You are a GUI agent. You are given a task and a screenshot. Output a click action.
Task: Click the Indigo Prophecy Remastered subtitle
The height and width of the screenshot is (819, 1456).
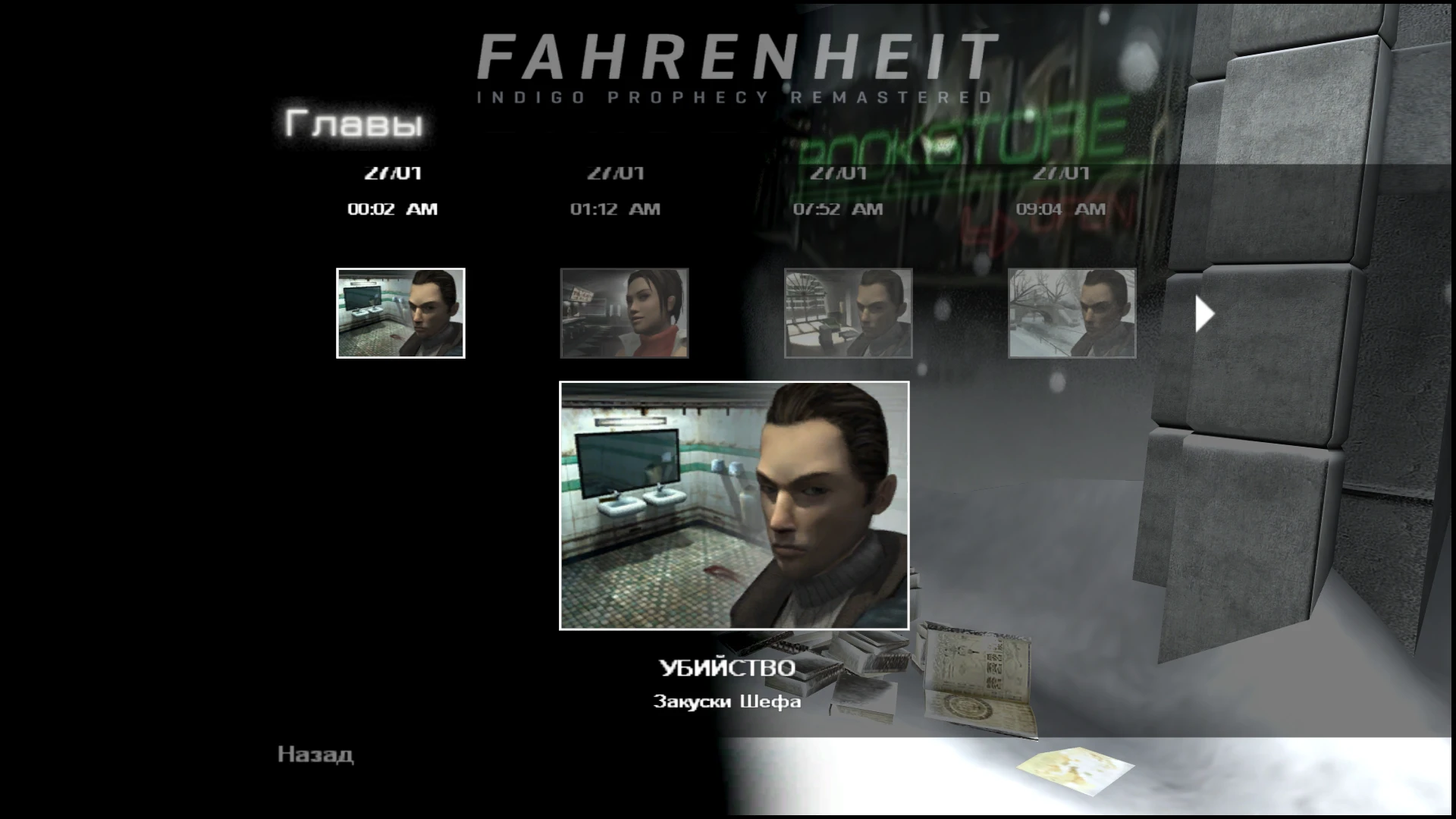pos(734,95)
